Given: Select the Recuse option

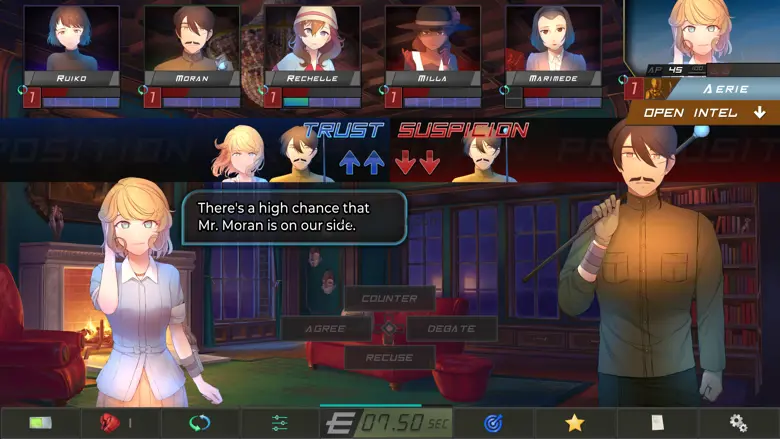Looking at the screenshot, I should 389,357.
